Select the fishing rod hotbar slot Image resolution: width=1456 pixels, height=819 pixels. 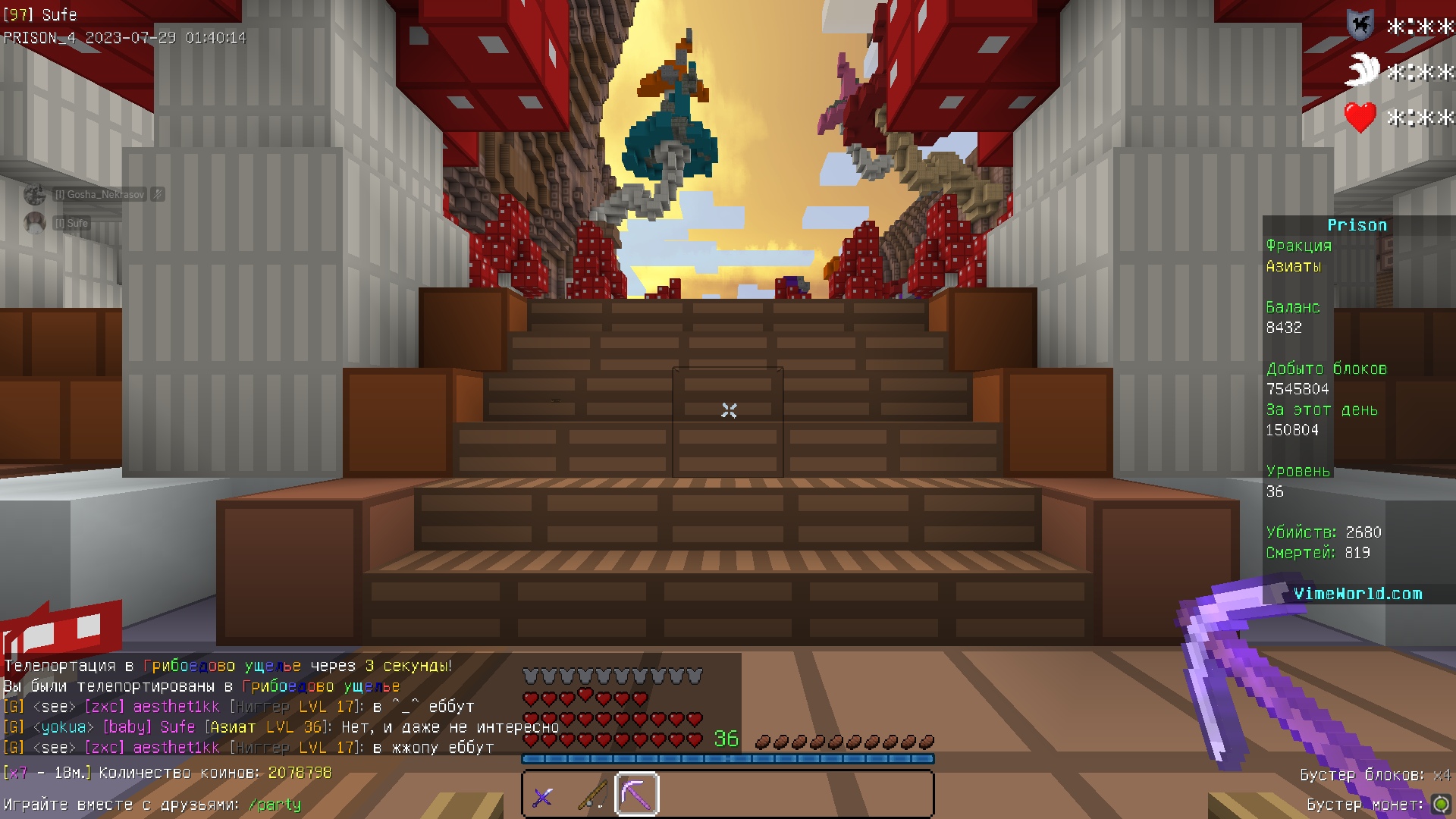tap(591, 795)
